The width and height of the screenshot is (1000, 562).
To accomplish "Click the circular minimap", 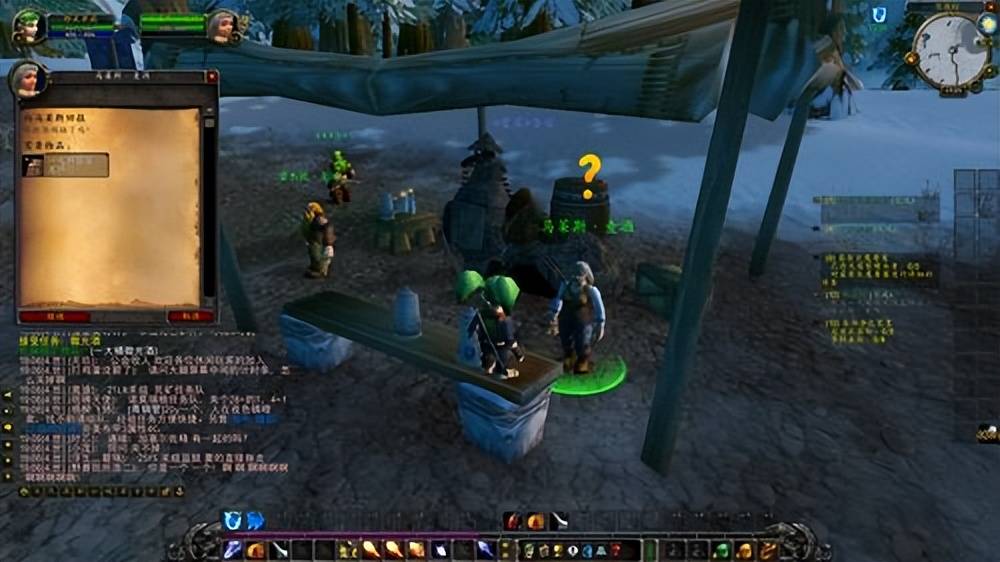I will (951, 50).
